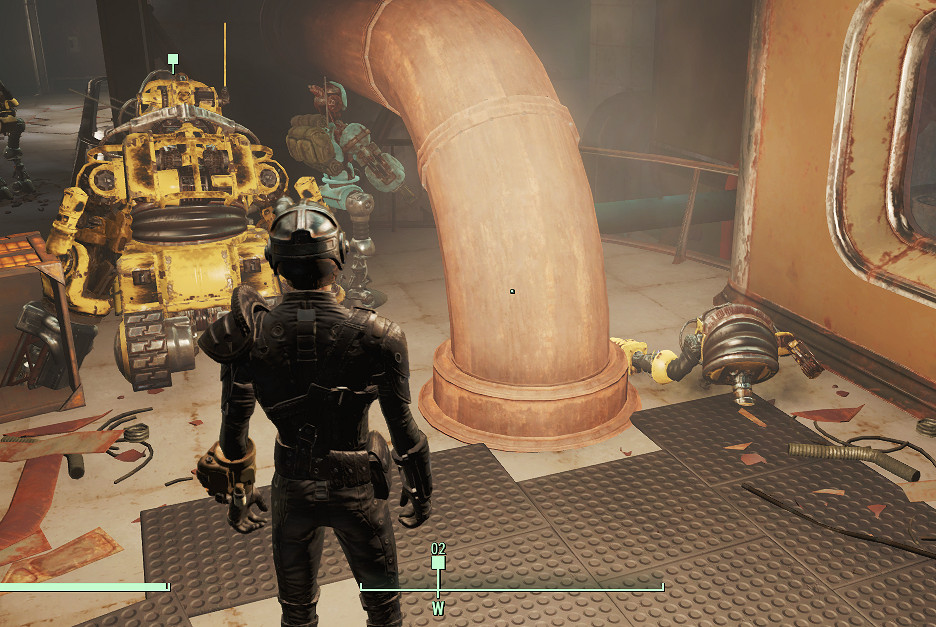The height and width of the screenshot is (627, 936).
Task: Click the W heading on the compass bar
Action: [438, 607]
